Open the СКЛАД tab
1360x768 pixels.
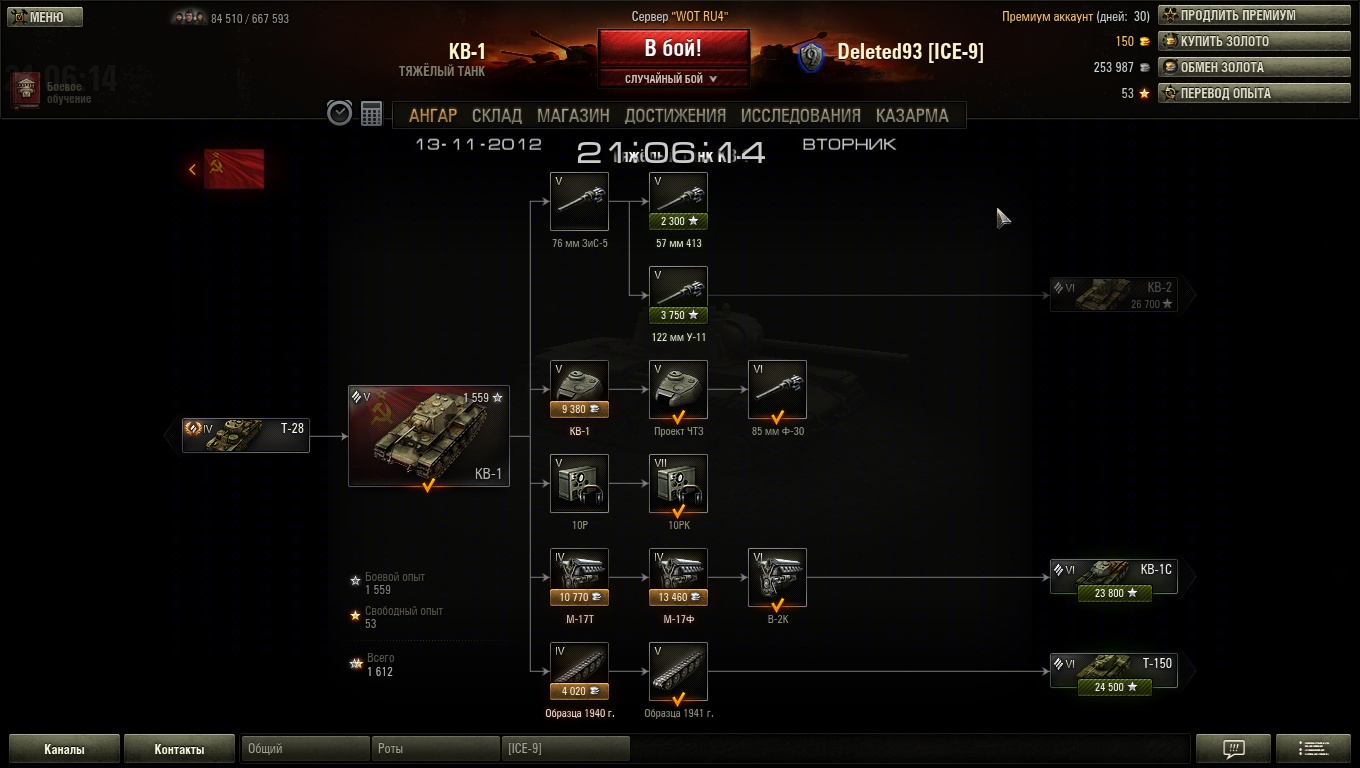[497, 115]
